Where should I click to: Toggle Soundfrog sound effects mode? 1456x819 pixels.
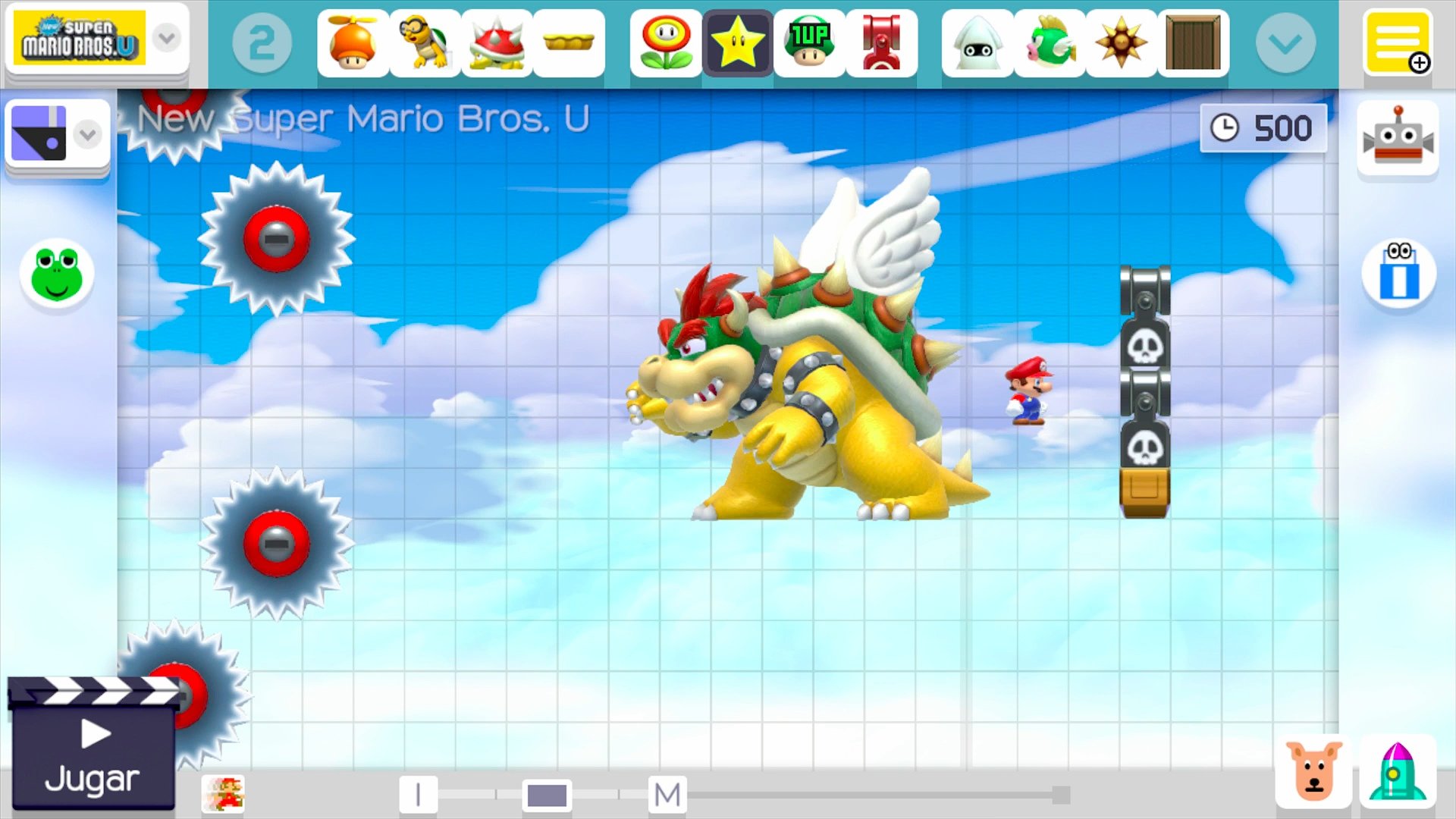[57, 275]
